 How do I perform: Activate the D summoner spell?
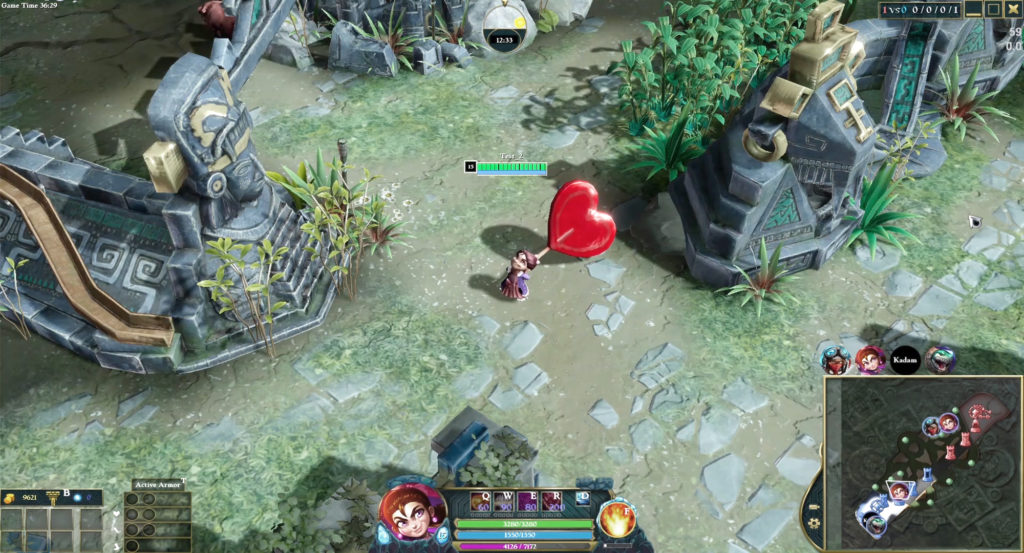point(584,498)
